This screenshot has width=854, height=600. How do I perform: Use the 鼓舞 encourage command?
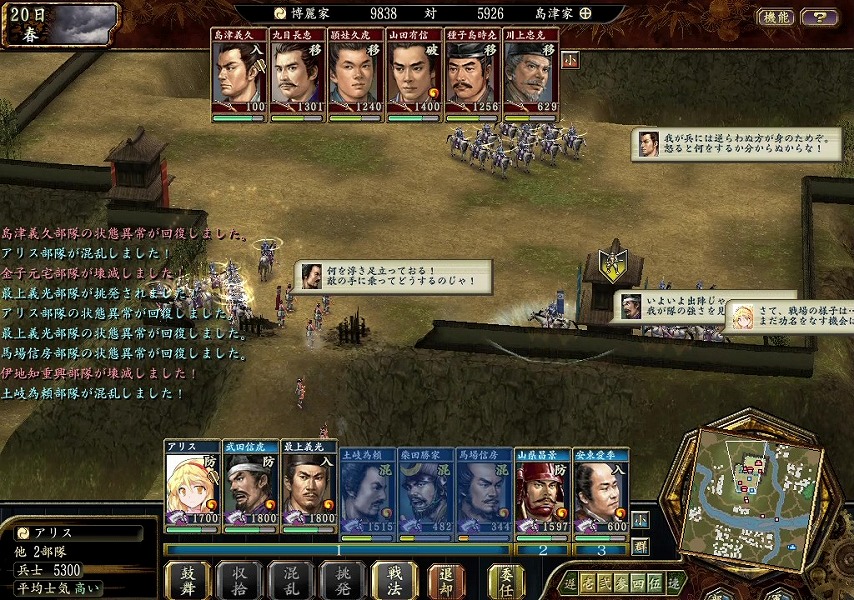tap(187, 580)
